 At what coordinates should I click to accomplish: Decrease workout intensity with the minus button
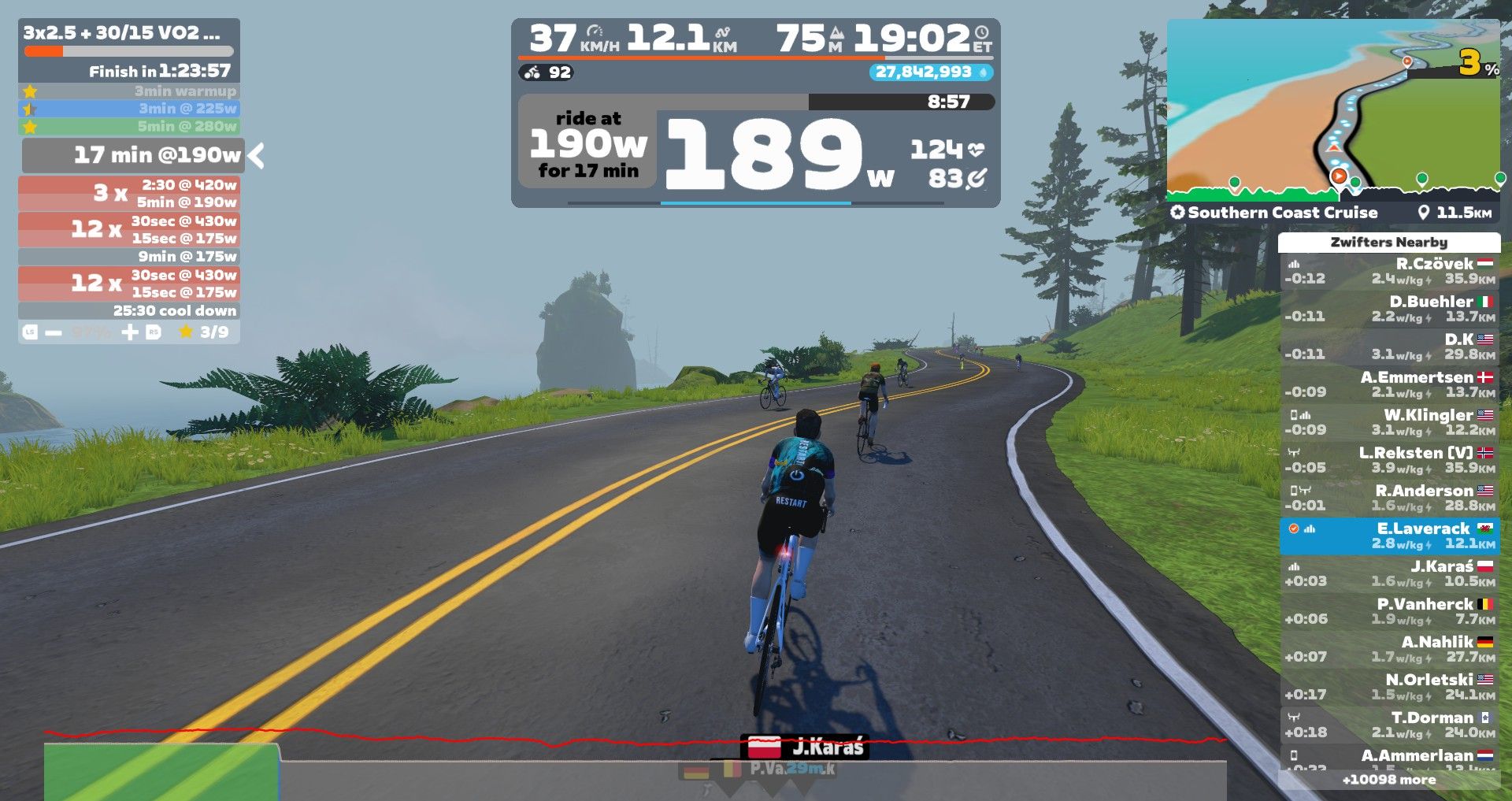(53, 332)
